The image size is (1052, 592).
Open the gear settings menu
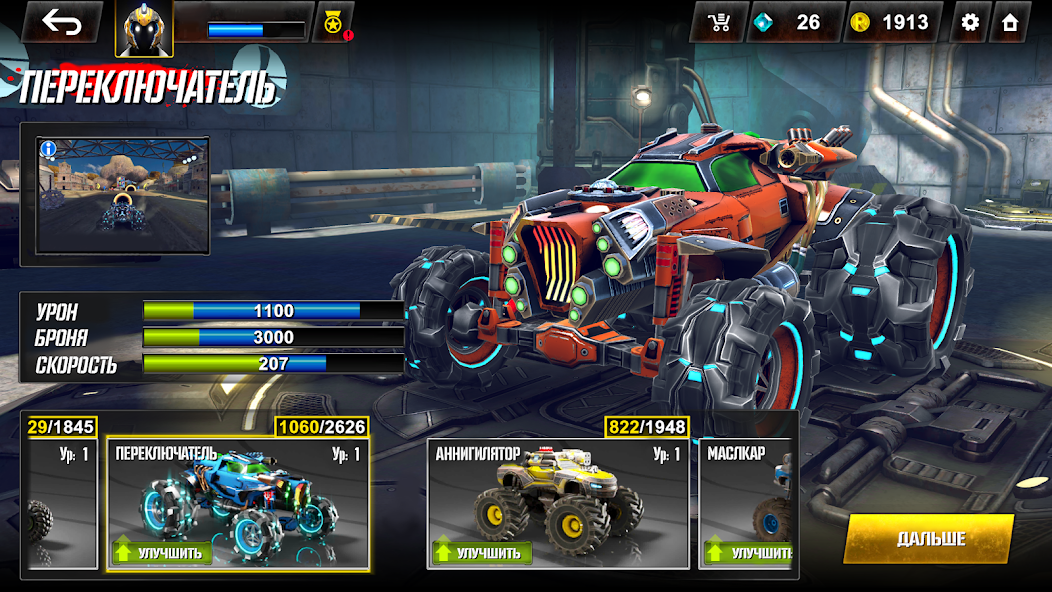(969, 22)
